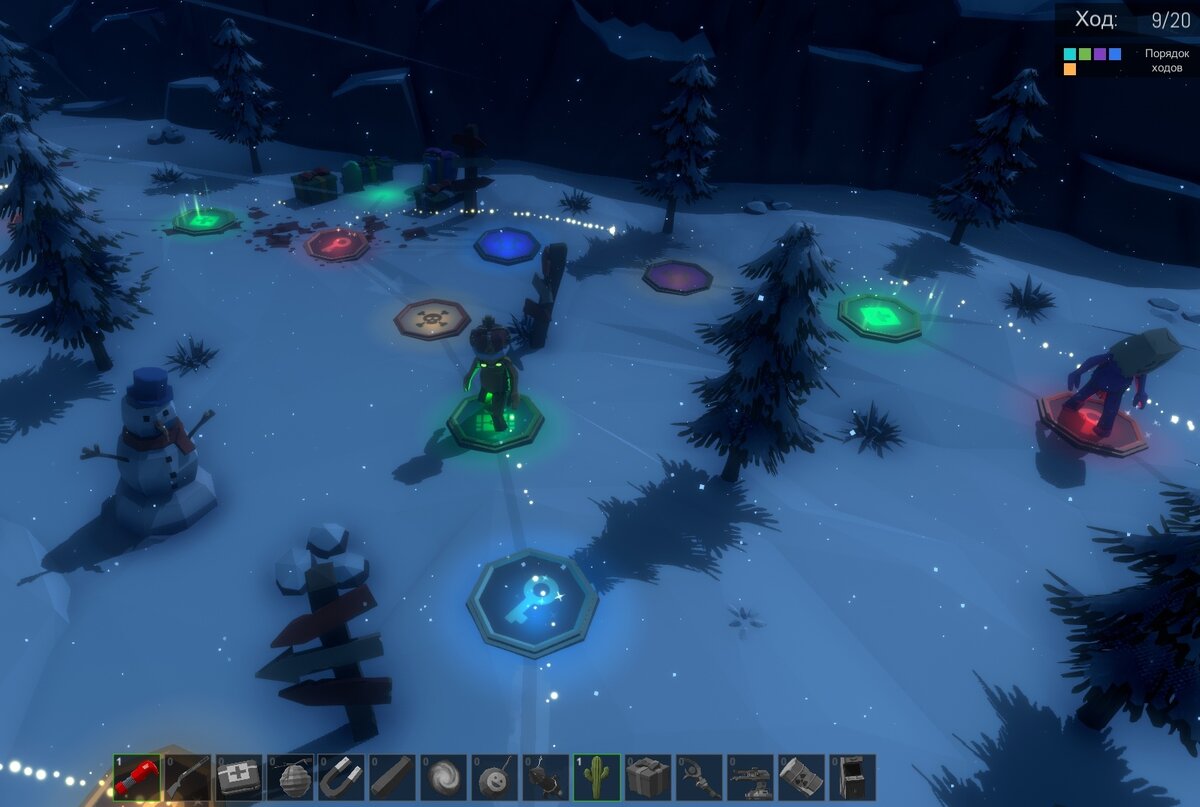Select the first aid kit slot
1200x807 pixels.
(x=238, y=777)
